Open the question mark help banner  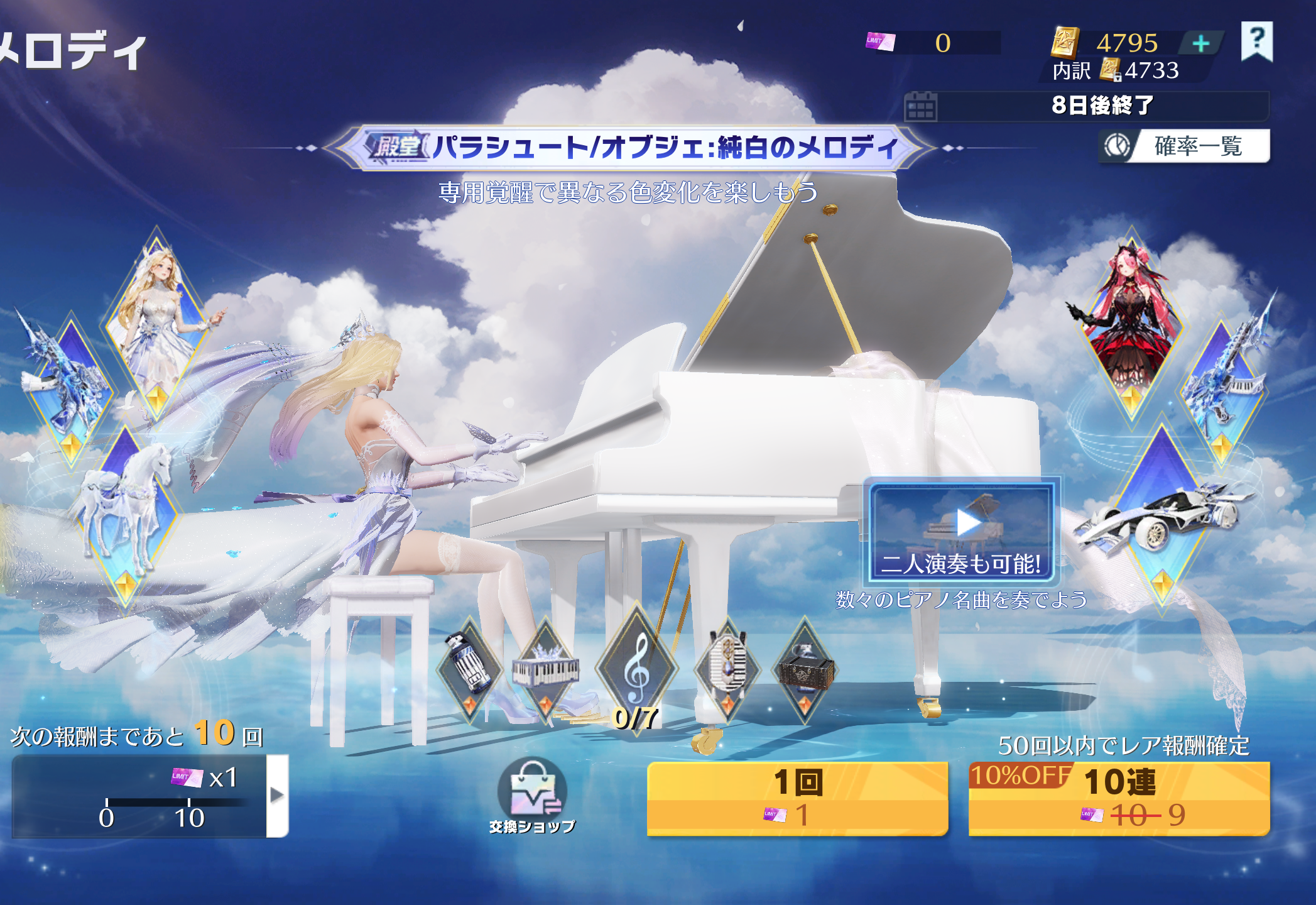pos(1256,41)
